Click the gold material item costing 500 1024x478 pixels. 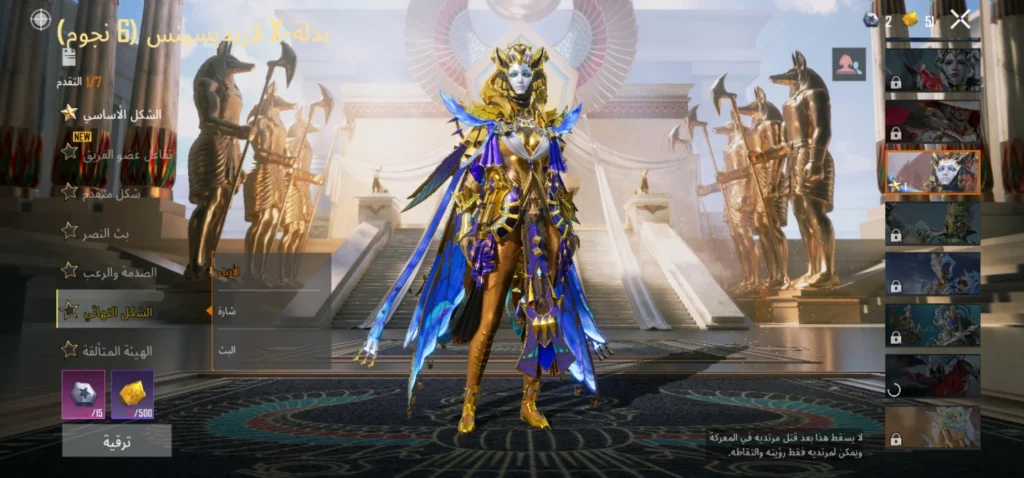tap(132, 394)
